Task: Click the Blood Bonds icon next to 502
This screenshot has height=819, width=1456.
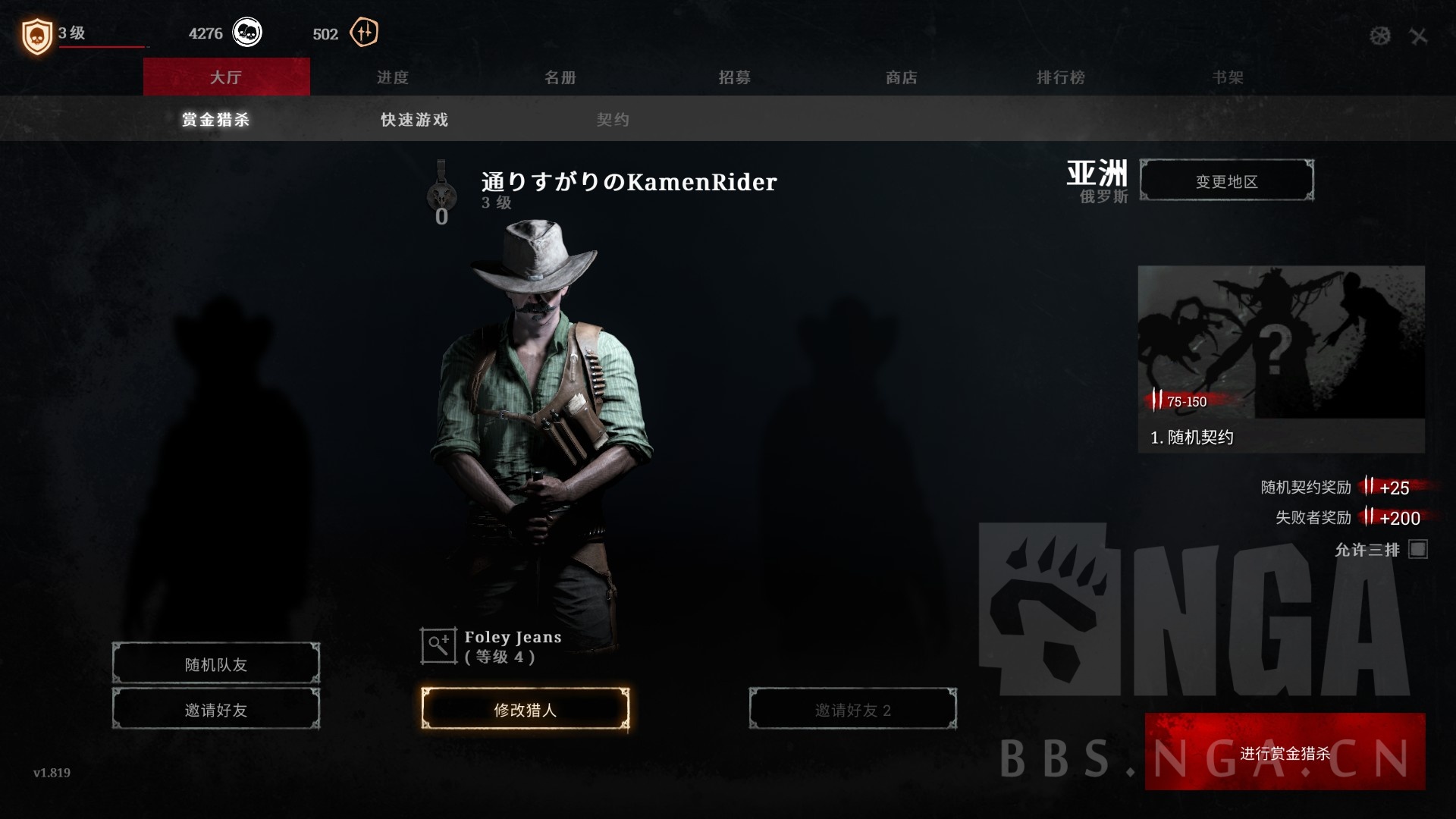Action: (x=362, y=33)
